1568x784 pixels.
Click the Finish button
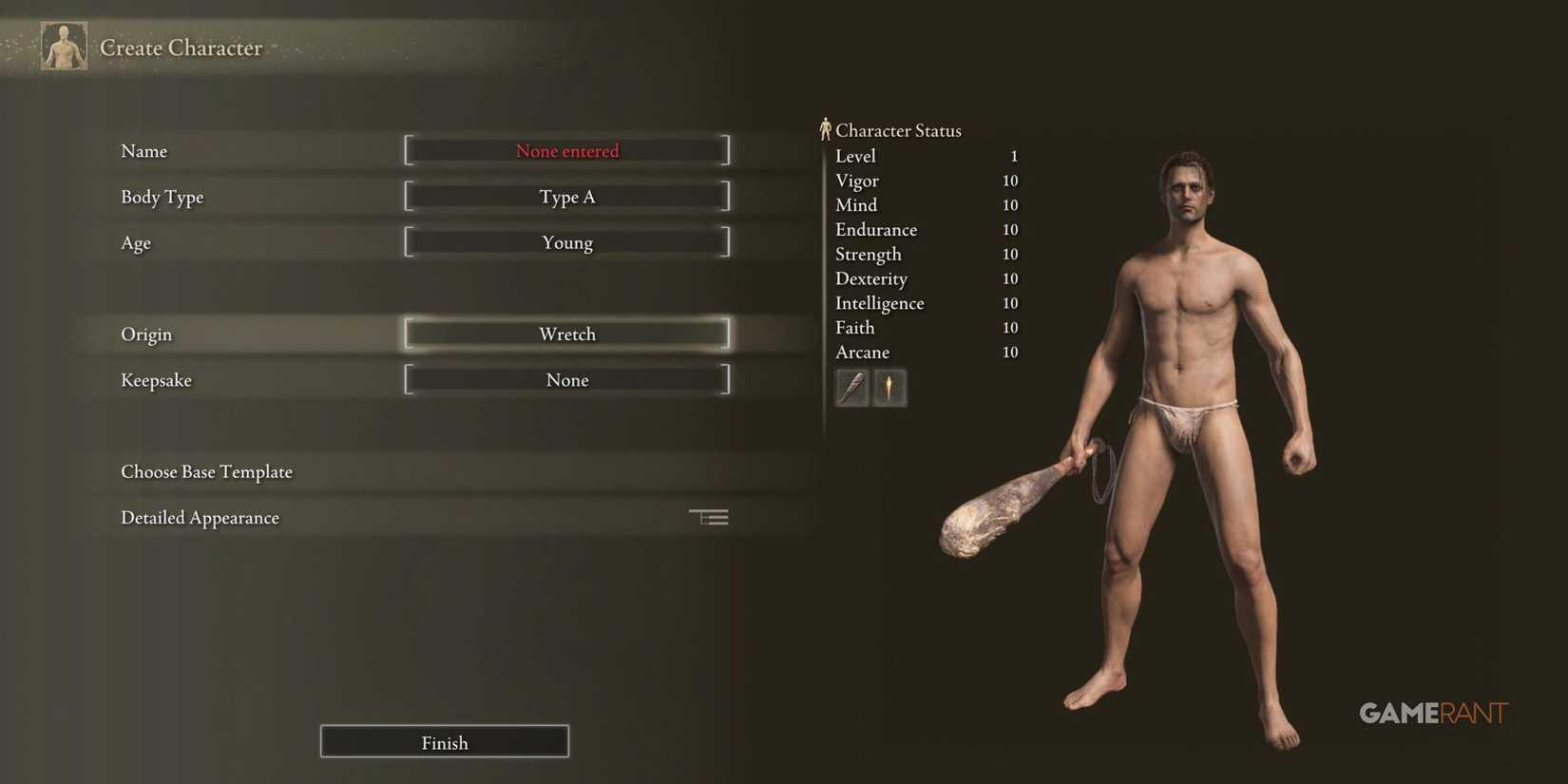tap(444, 742)
